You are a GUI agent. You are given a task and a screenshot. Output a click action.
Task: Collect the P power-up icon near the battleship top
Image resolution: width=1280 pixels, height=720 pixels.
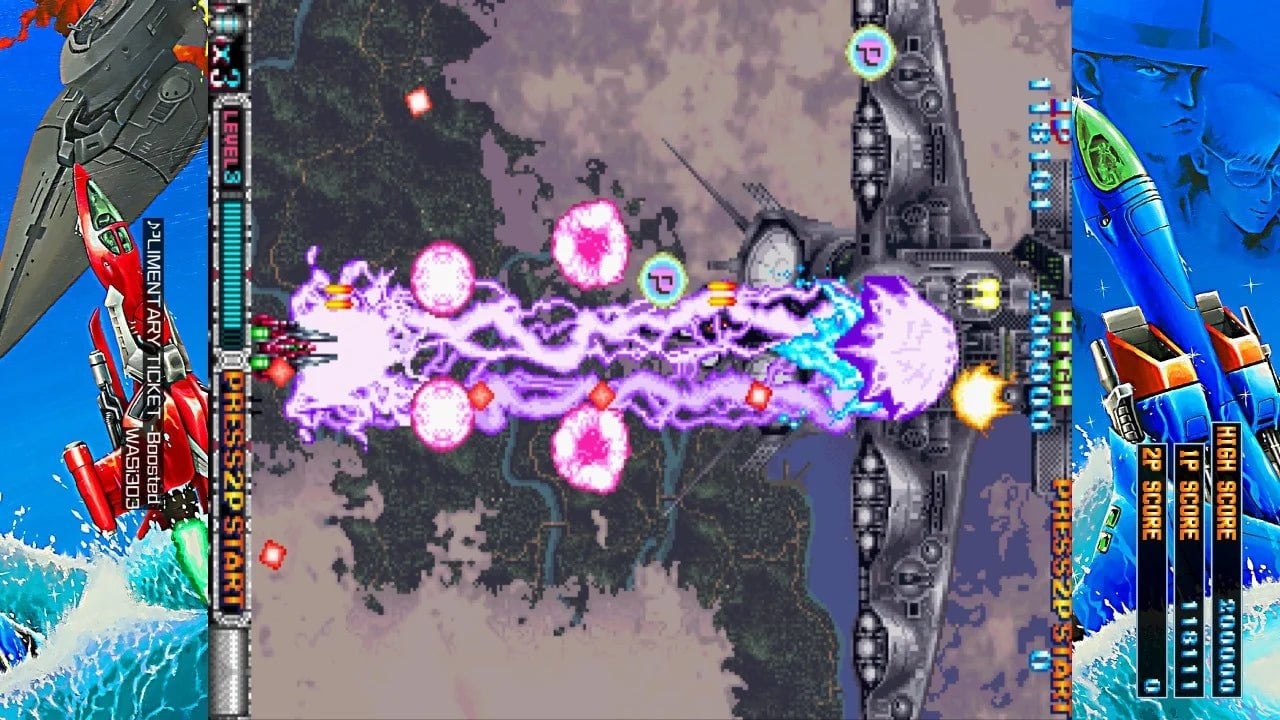[867, 50]
